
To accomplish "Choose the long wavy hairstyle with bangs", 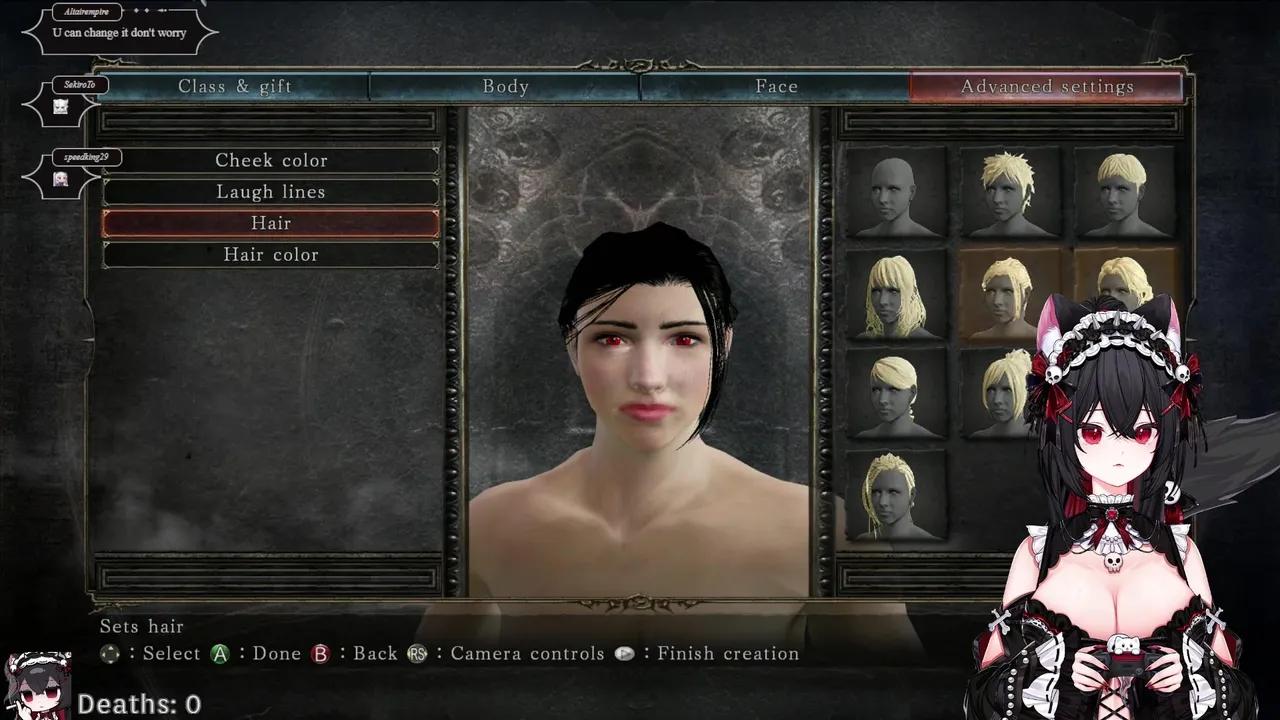I will coord(896,295).
